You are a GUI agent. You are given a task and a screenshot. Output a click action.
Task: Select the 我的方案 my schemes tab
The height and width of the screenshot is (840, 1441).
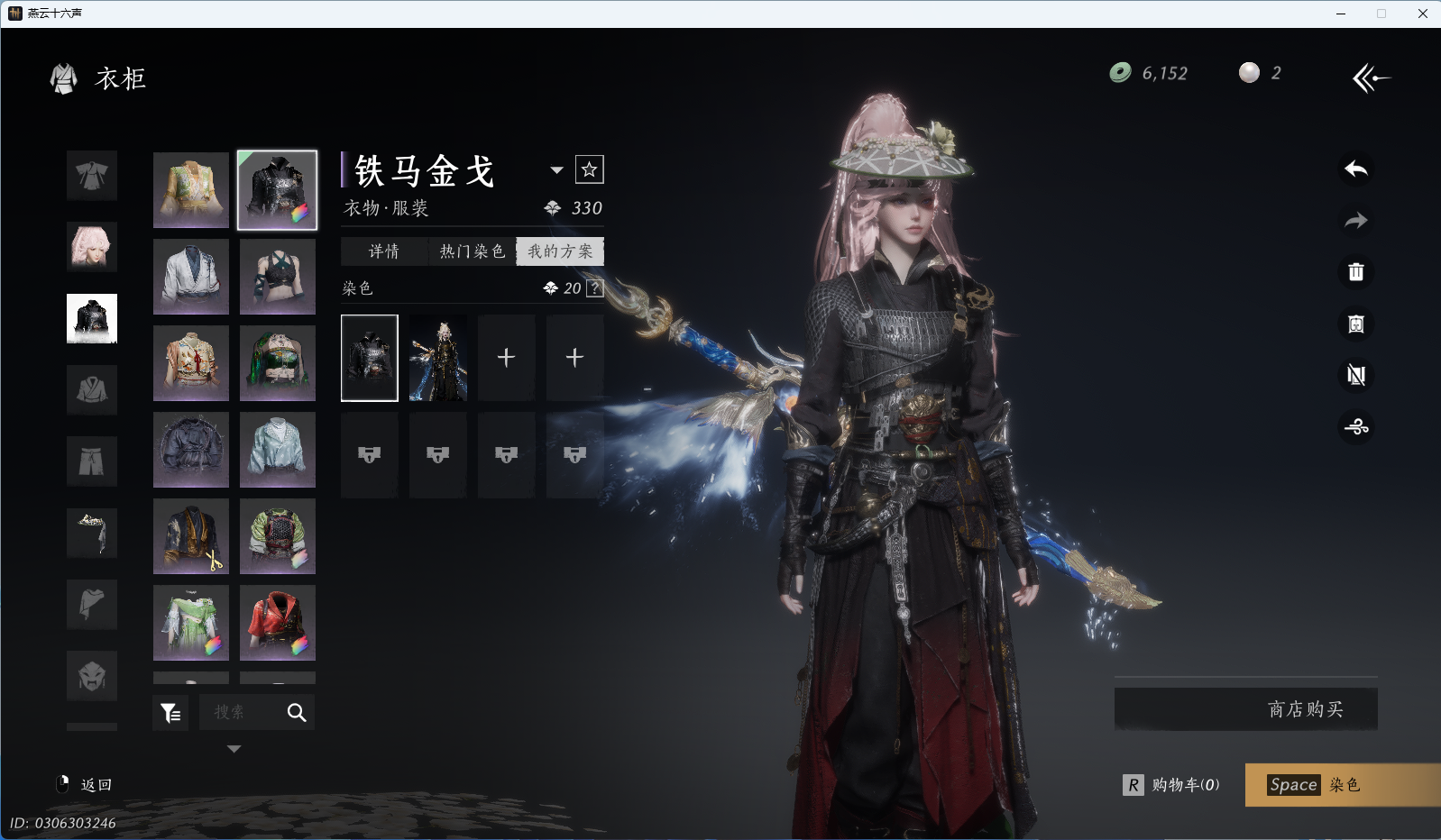pos(560,251)
